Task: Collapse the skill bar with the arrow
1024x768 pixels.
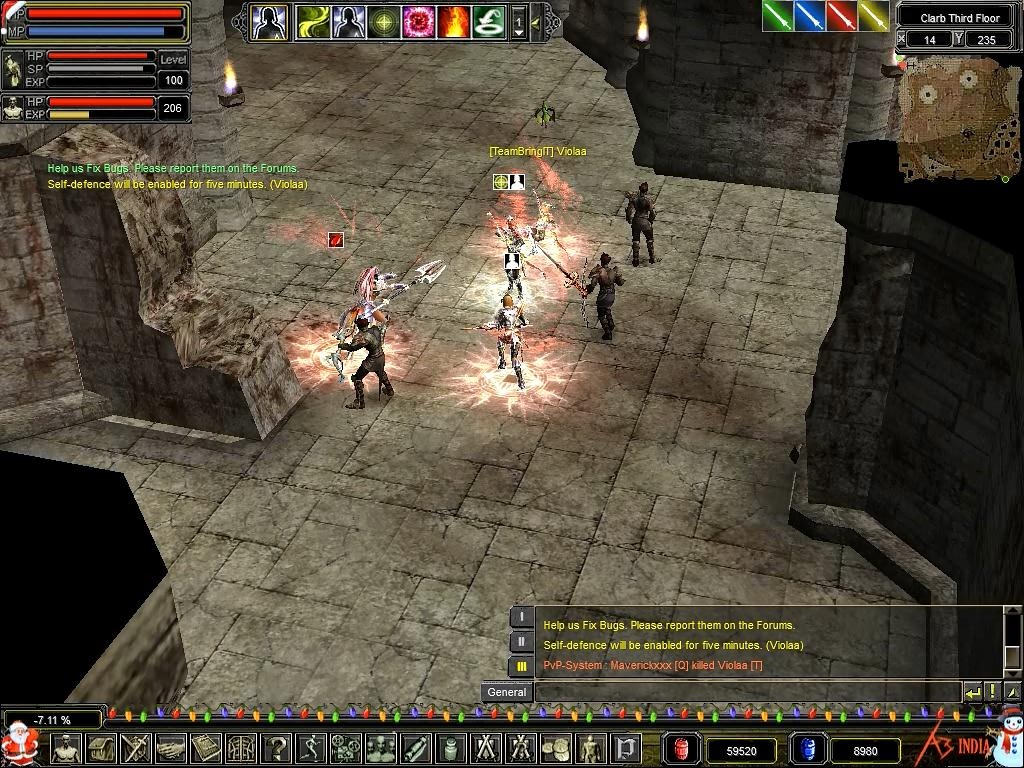Action: pos(536,21)
